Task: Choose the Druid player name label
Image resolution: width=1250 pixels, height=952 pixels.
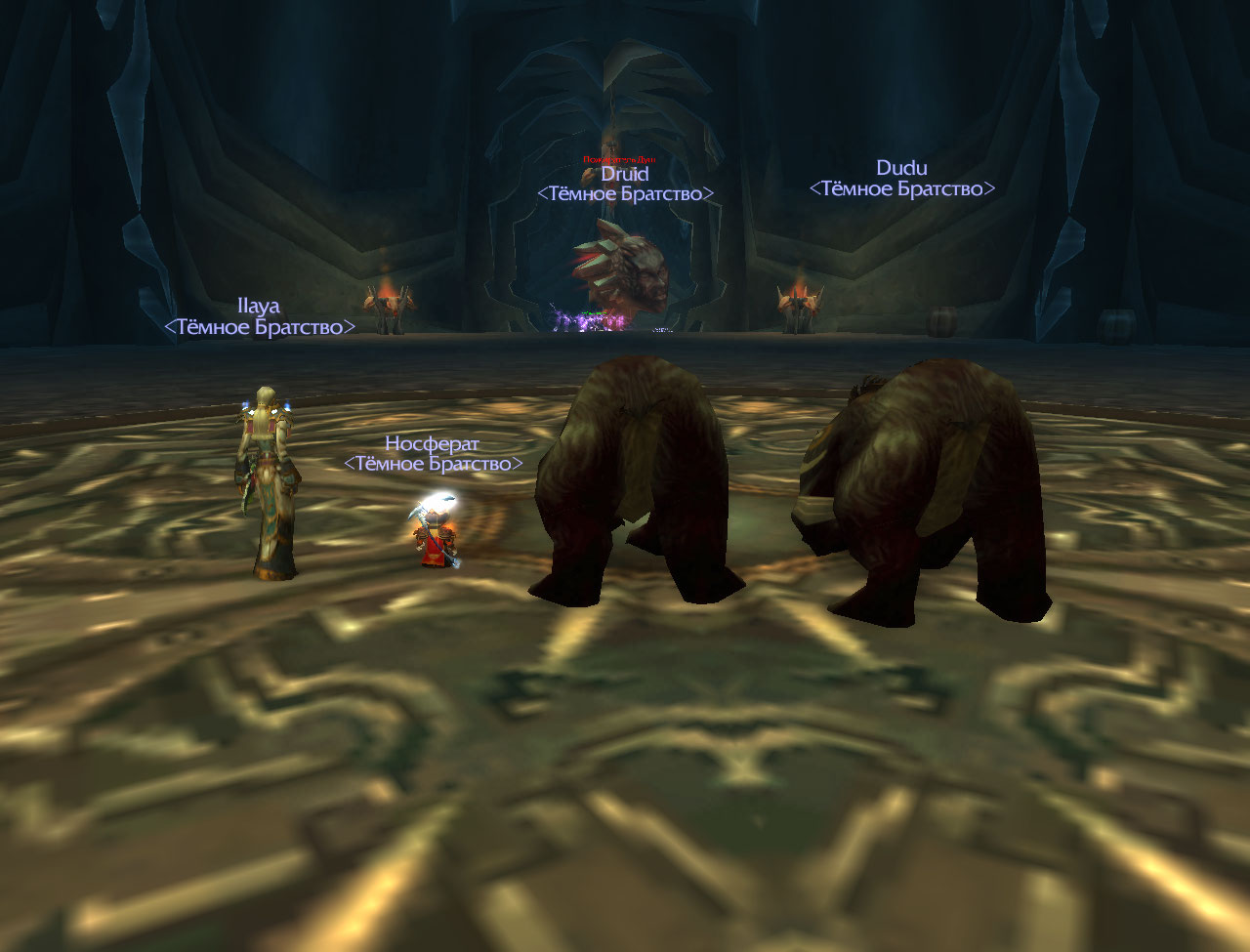Action: pyautogui.click(x=624, y=174)
